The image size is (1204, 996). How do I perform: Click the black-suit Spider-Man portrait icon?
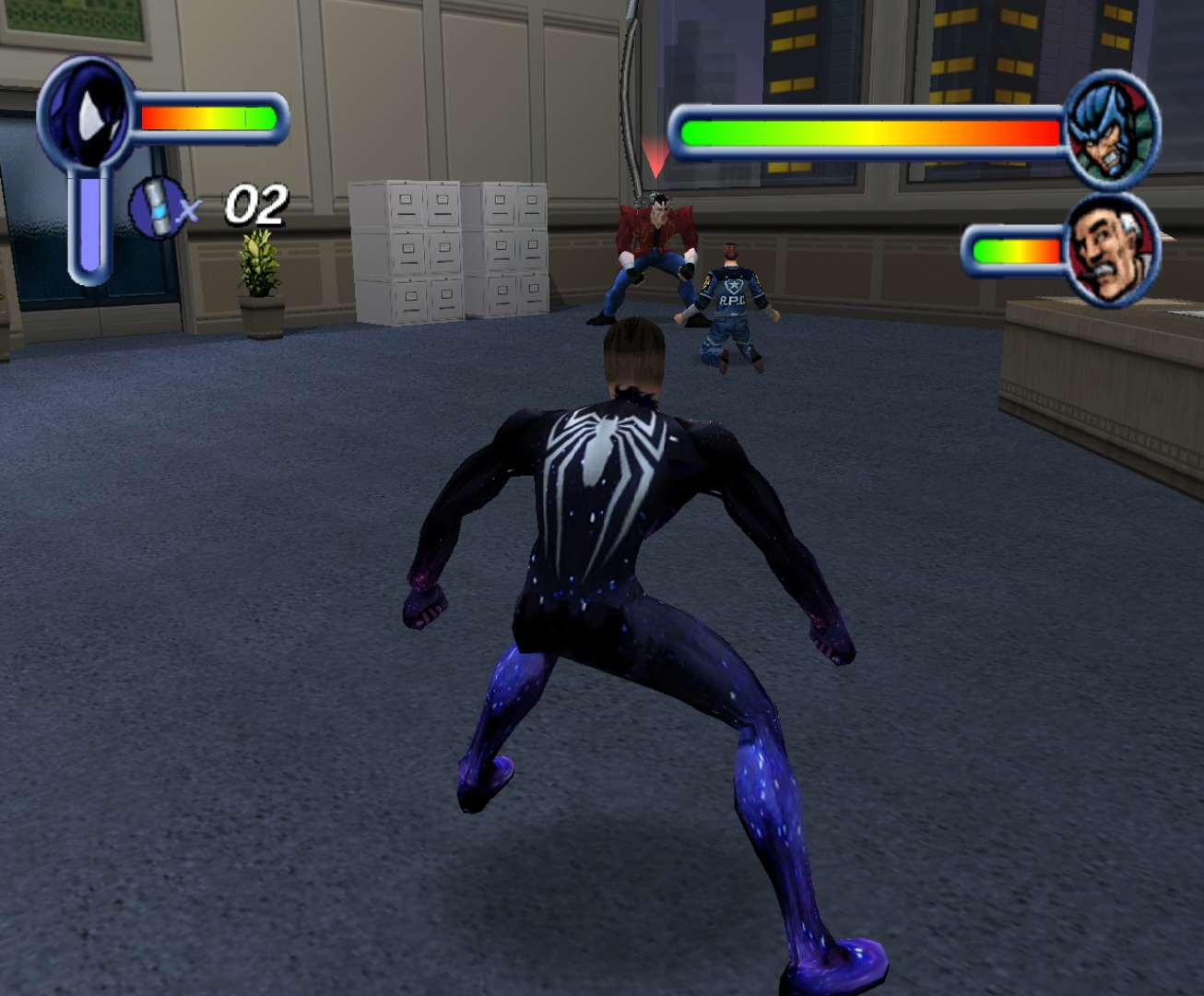point(86,113)
